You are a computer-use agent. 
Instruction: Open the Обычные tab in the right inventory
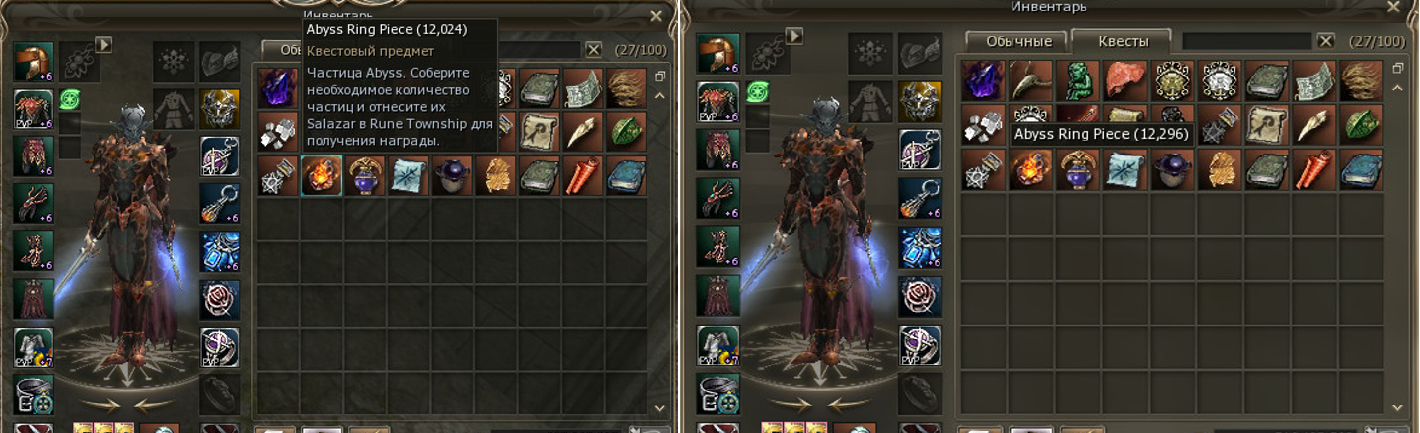(x=1018, y=42)
